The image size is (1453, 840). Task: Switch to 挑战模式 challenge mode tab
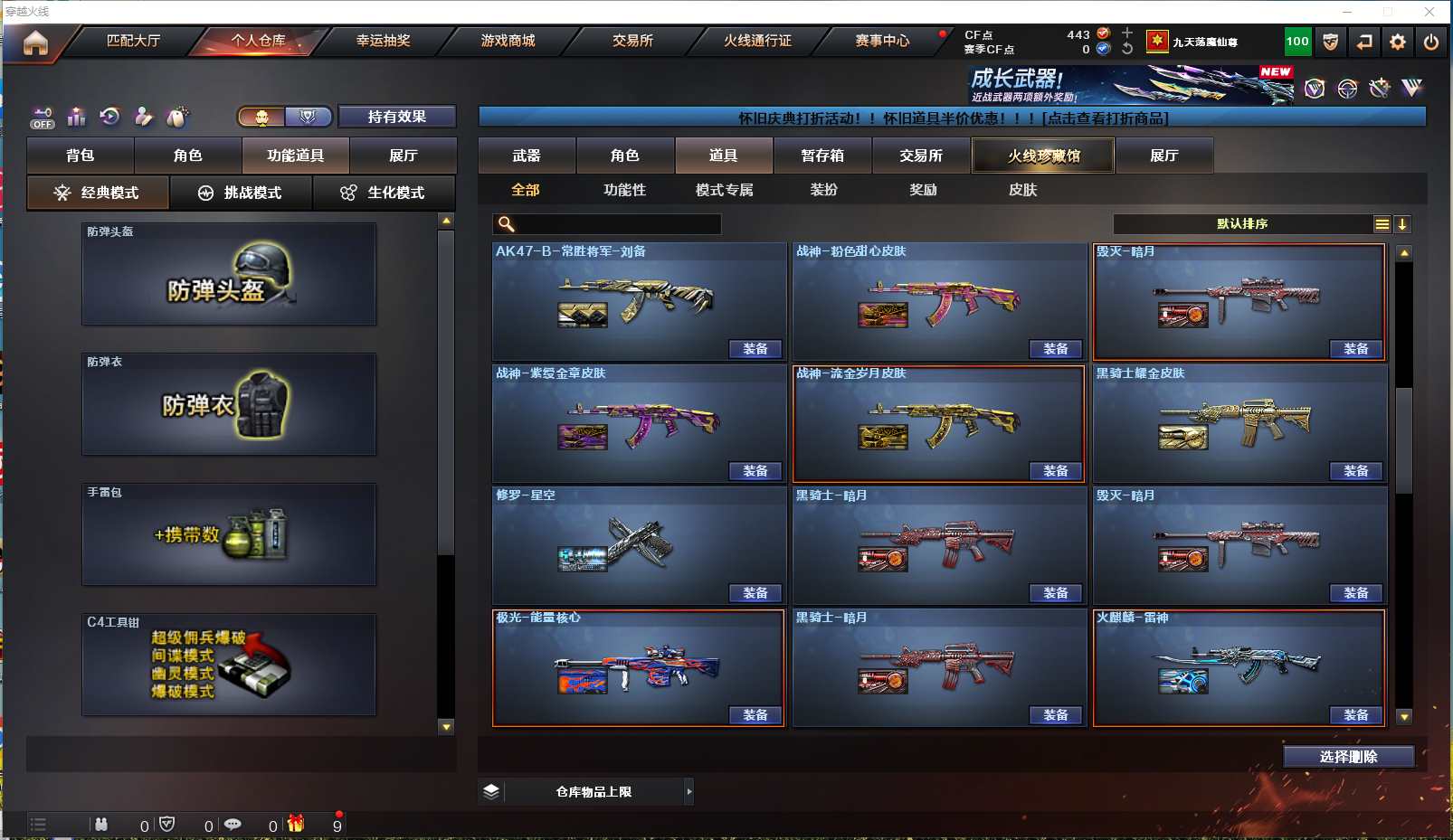coord(241,193)
